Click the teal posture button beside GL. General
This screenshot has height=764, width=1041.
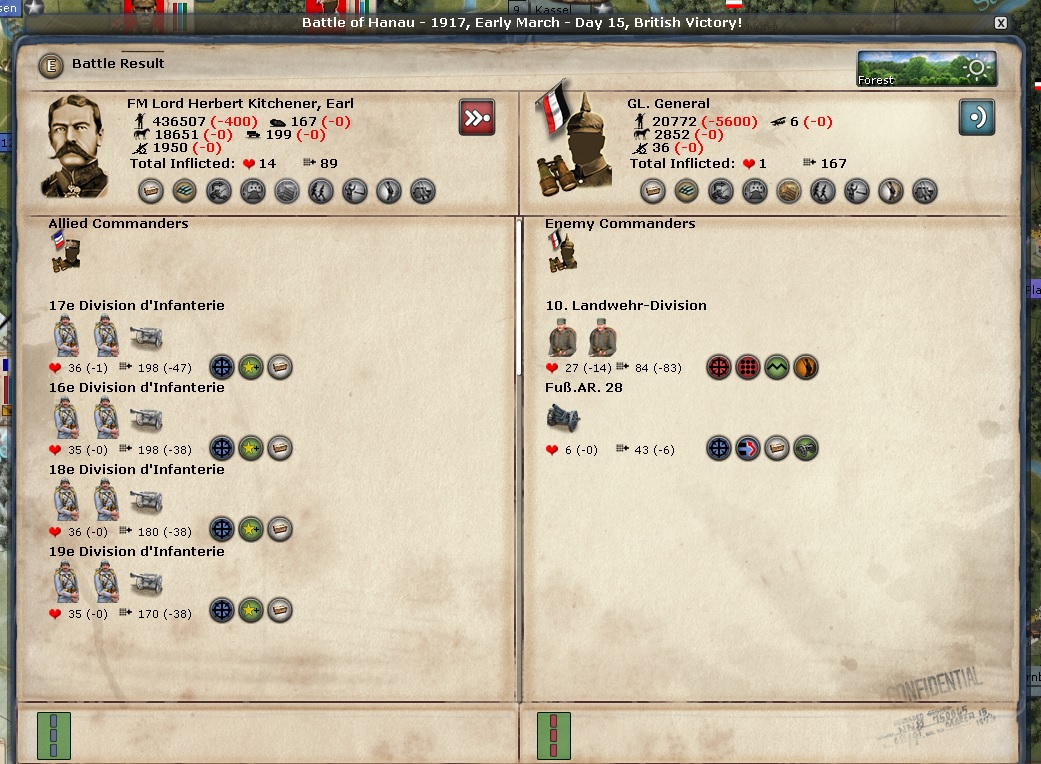[977, 117]
